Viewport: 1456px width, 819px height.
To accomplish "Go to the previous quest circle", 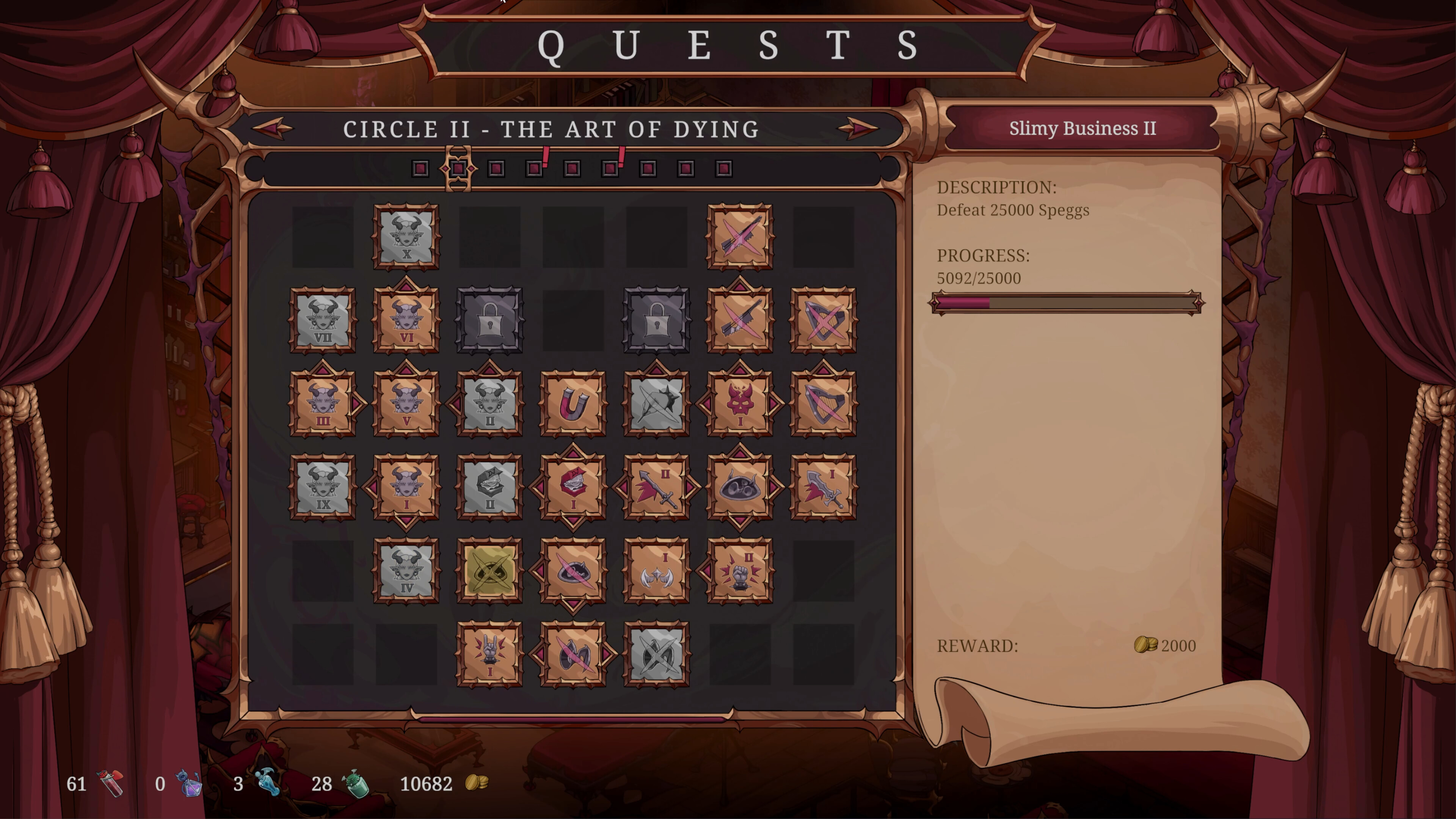I will pos(273,129).
